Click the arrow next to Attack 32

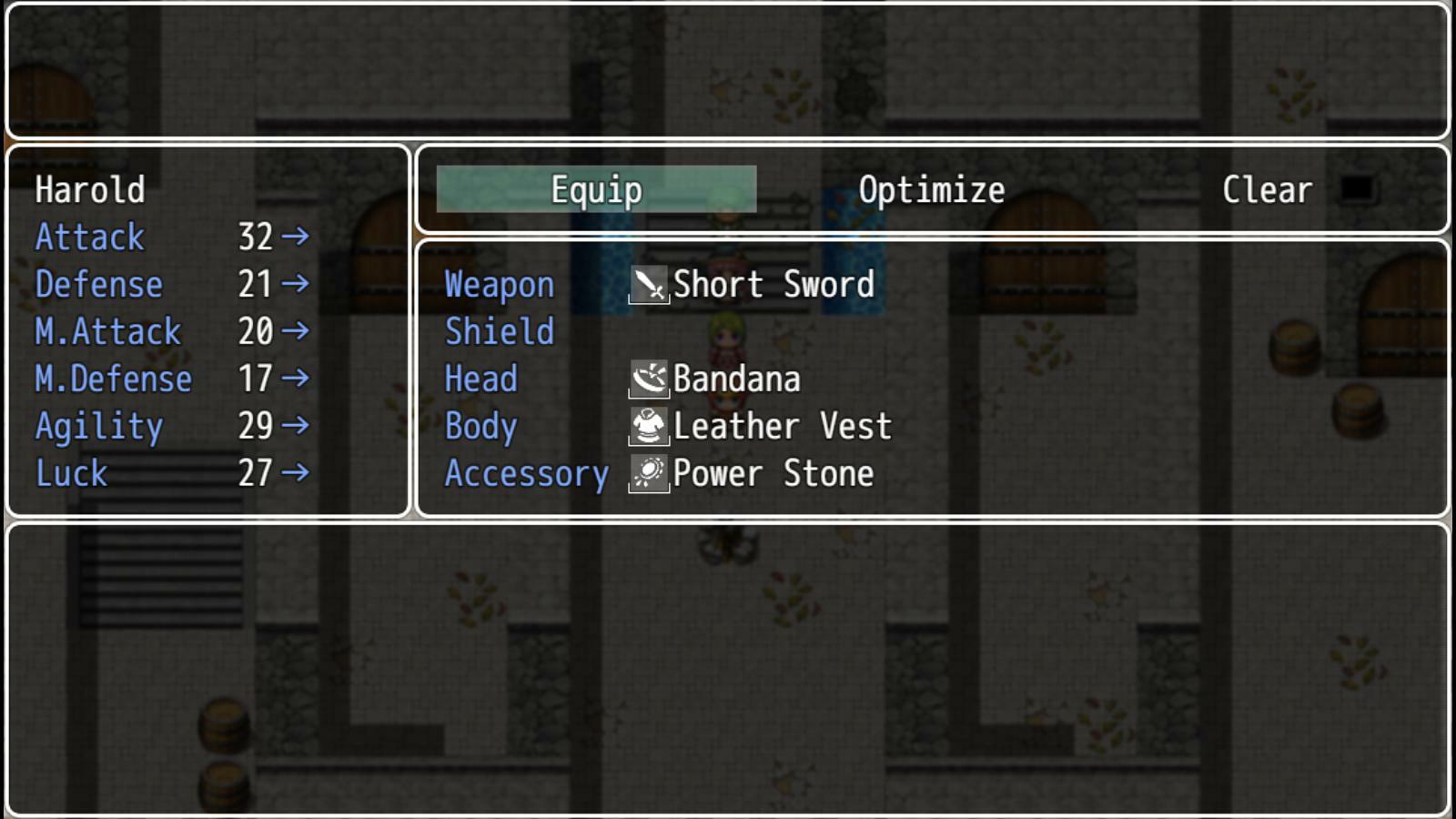pos(296,238)
